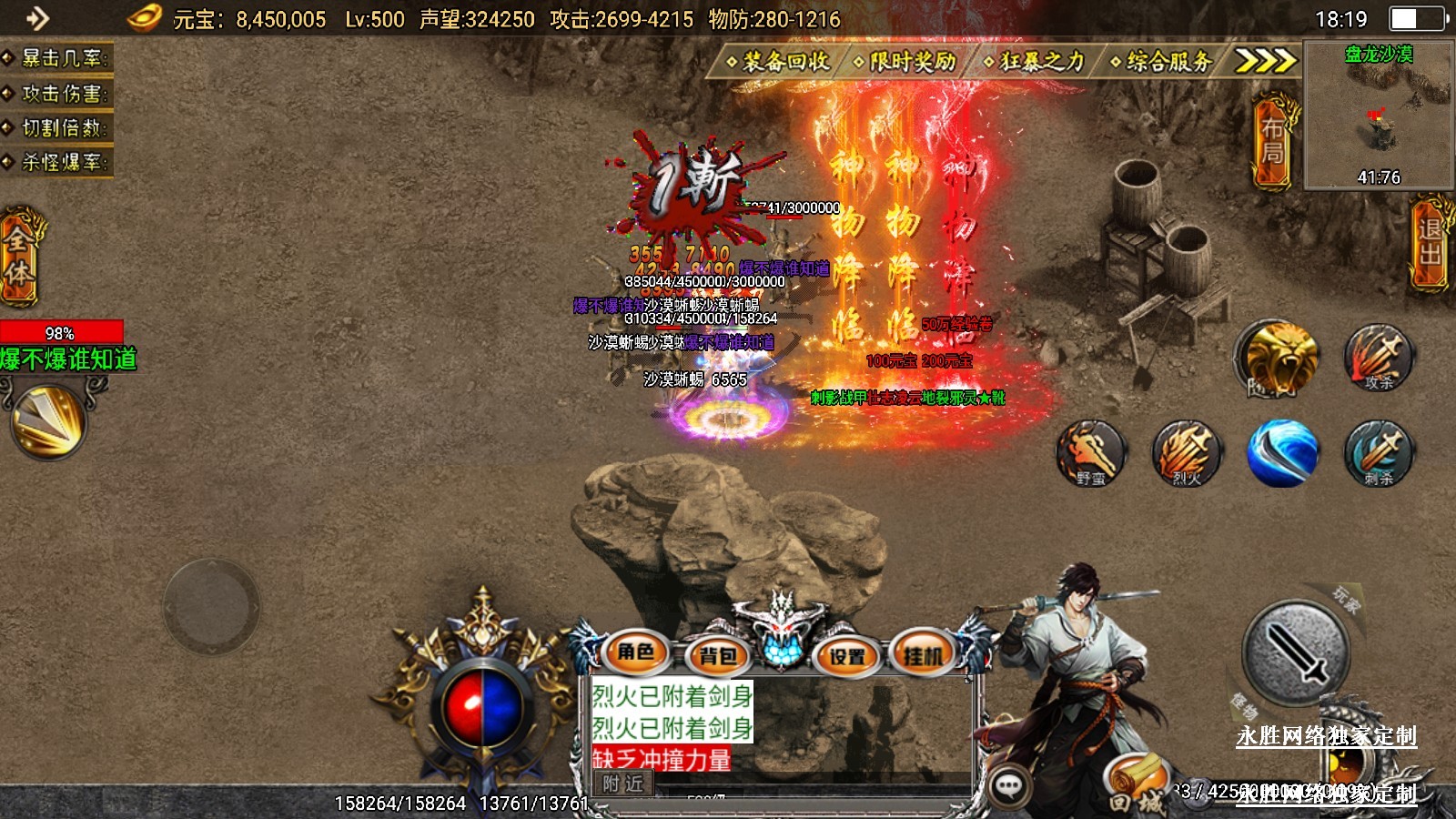Screen dimensions: 1456x819
Task: Start 挂机 auto-battle
Action: [923, 655]
